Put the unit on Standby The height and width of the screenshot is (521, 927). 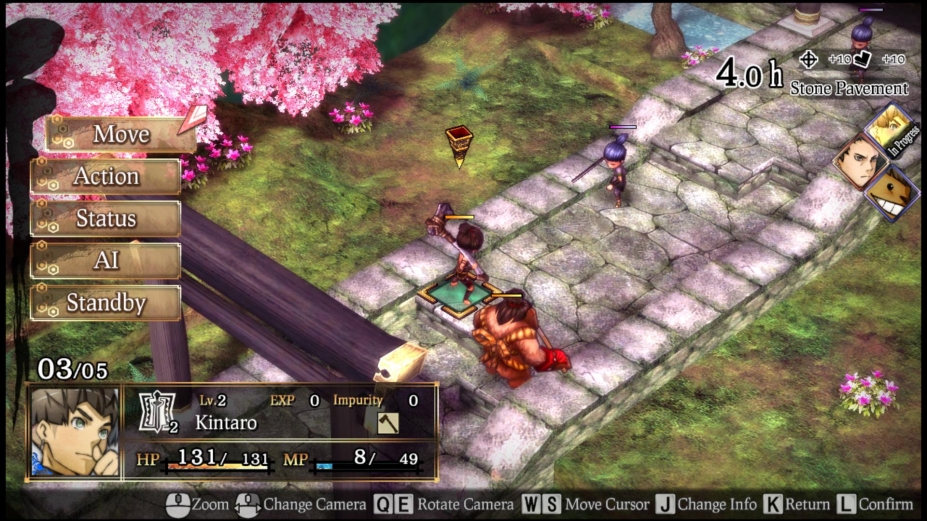(106, 302)
